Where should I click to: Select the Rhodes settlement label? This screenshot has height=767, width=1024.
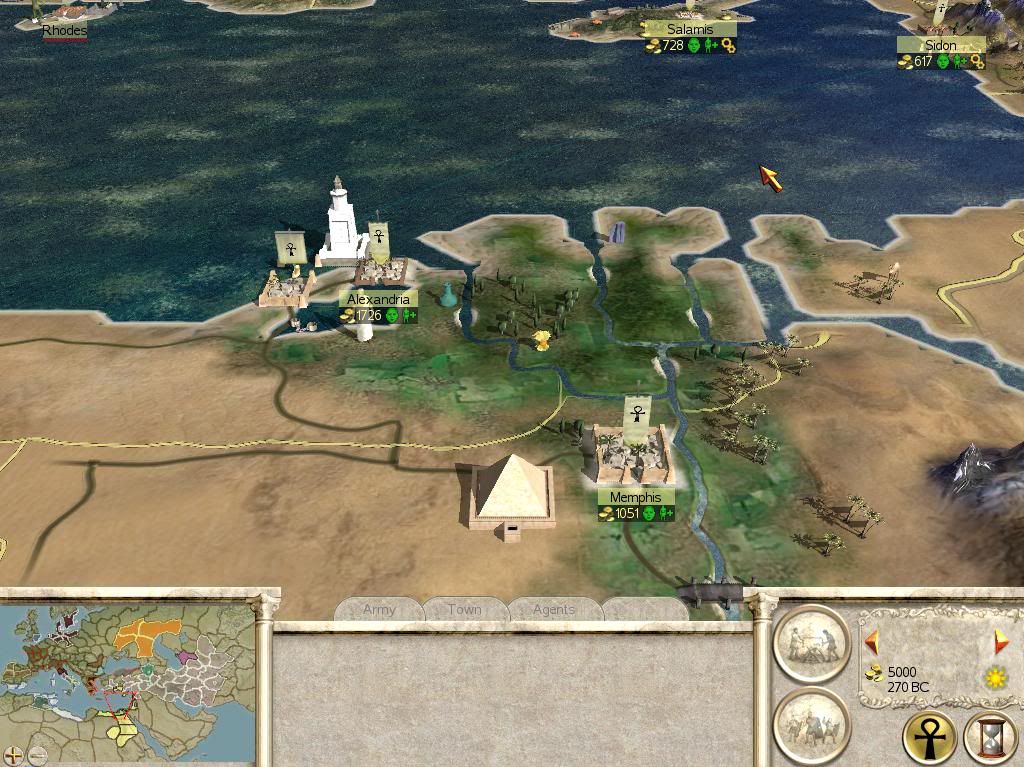coord(64,31)
